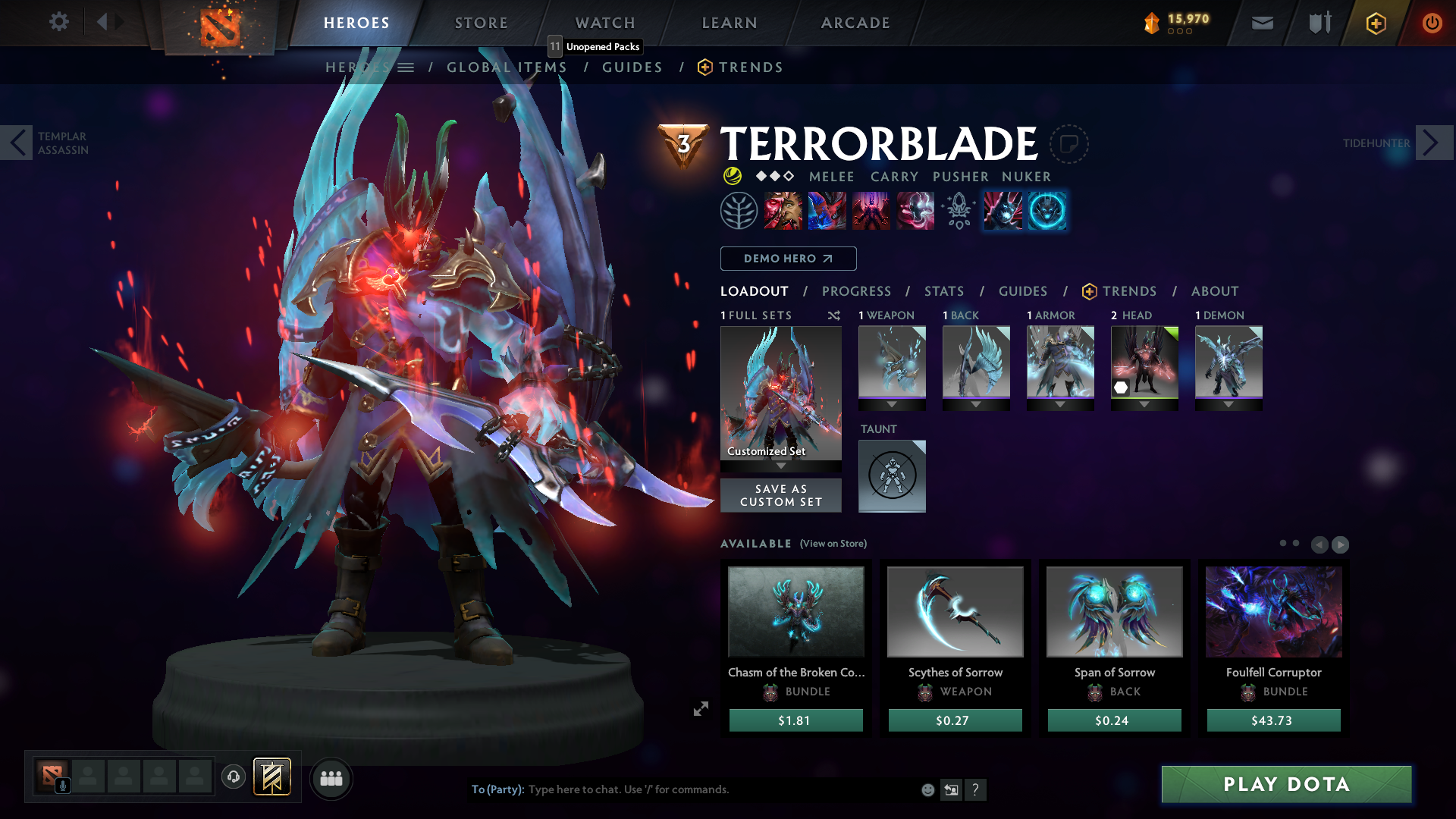Switch to the Progress tab
Screen dimensions: 1456x819
857,291
